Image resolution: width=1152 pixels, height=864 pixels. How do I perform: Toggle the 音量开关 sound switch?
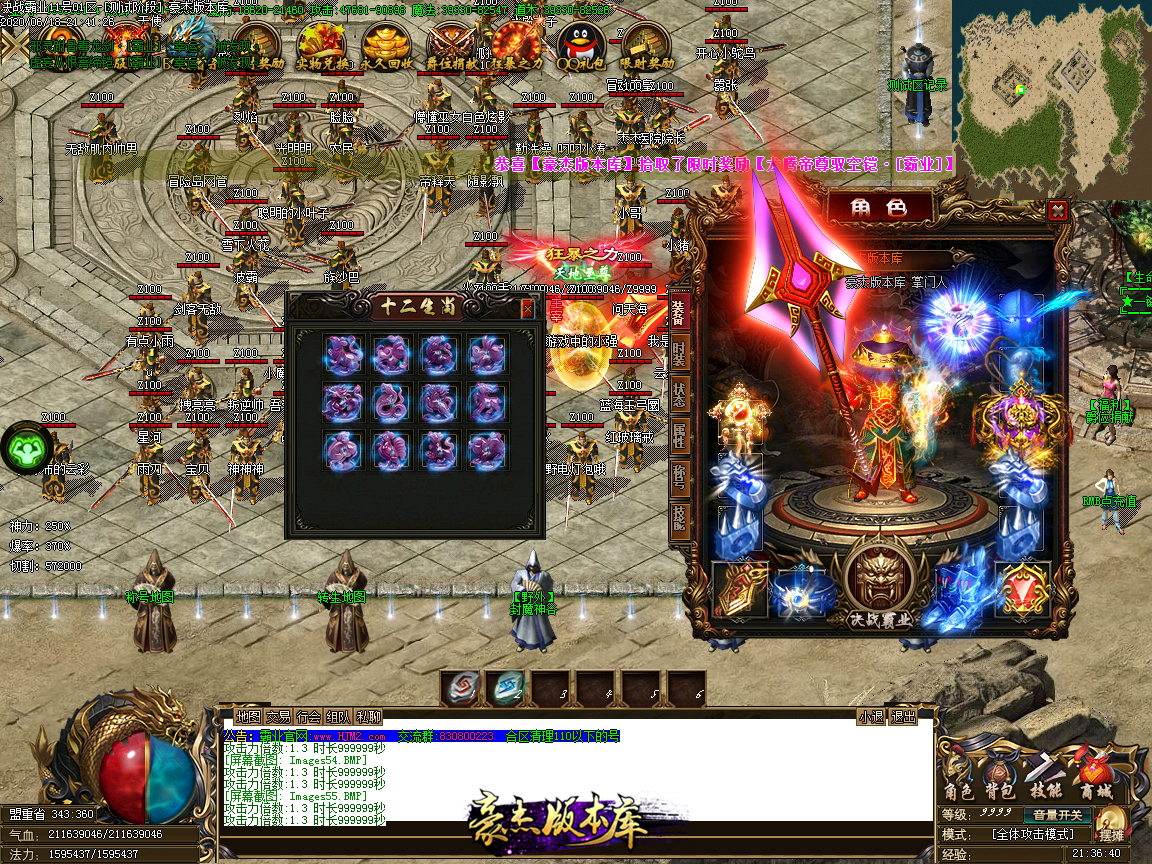[x=1057, y=815]
